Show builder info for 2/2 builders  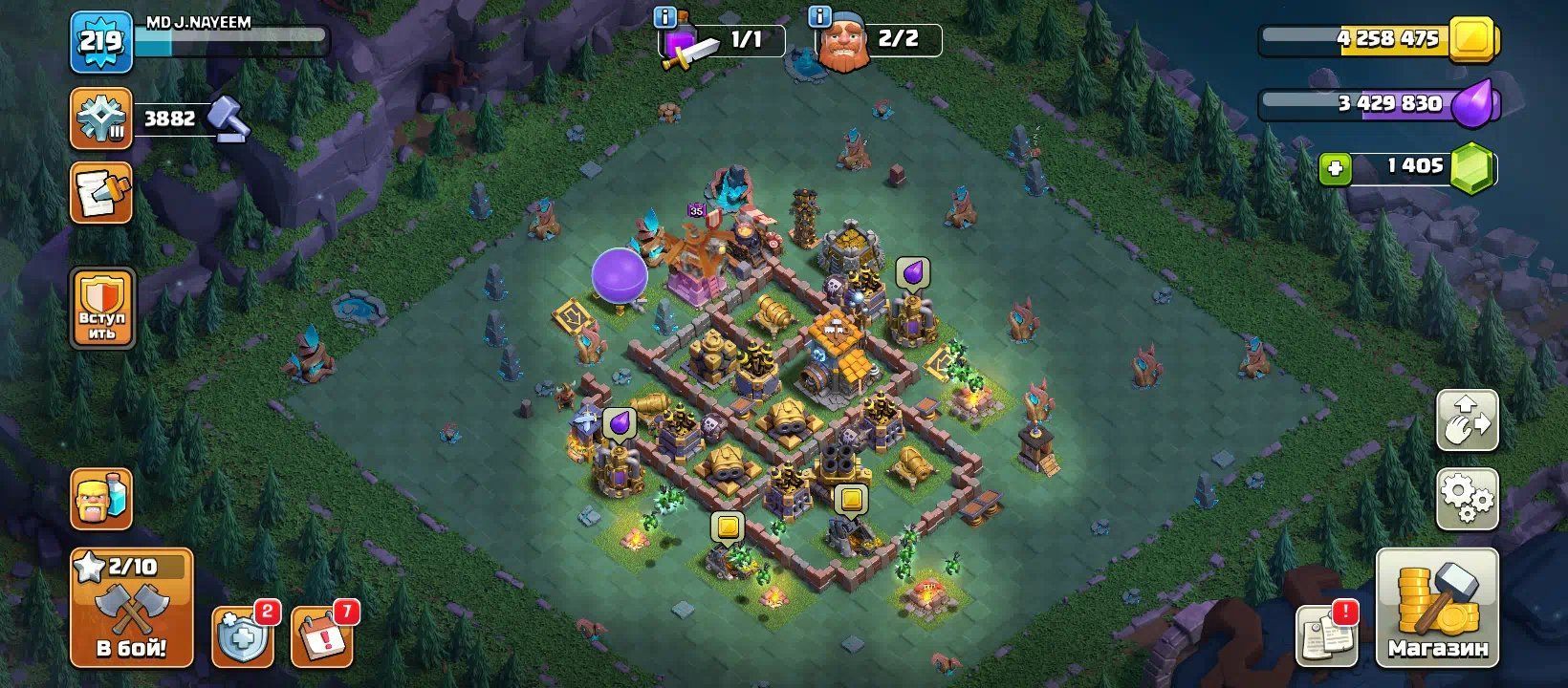(x=819, y=17)
